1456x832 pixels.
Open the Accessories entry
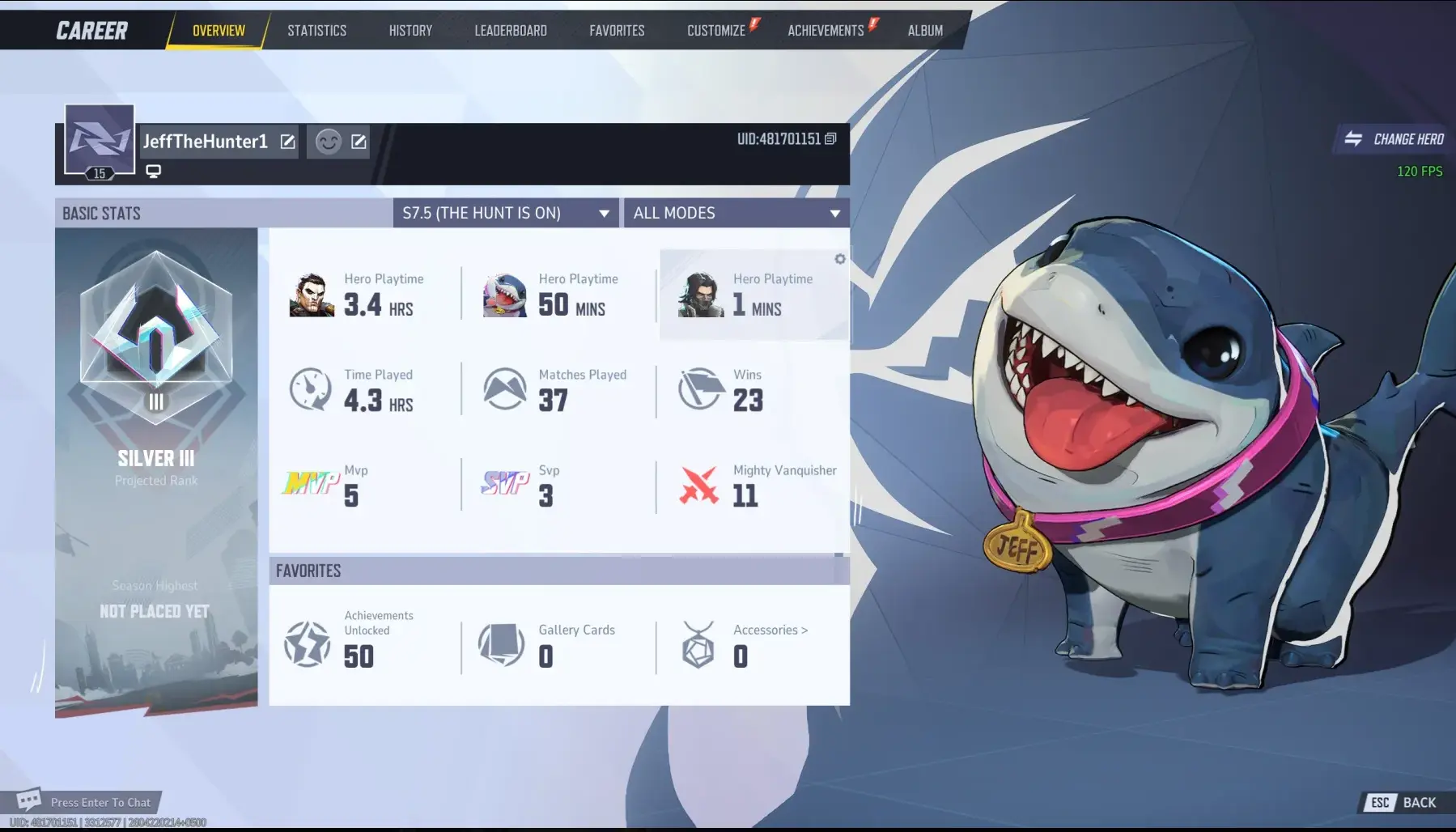tap(770, 630)
